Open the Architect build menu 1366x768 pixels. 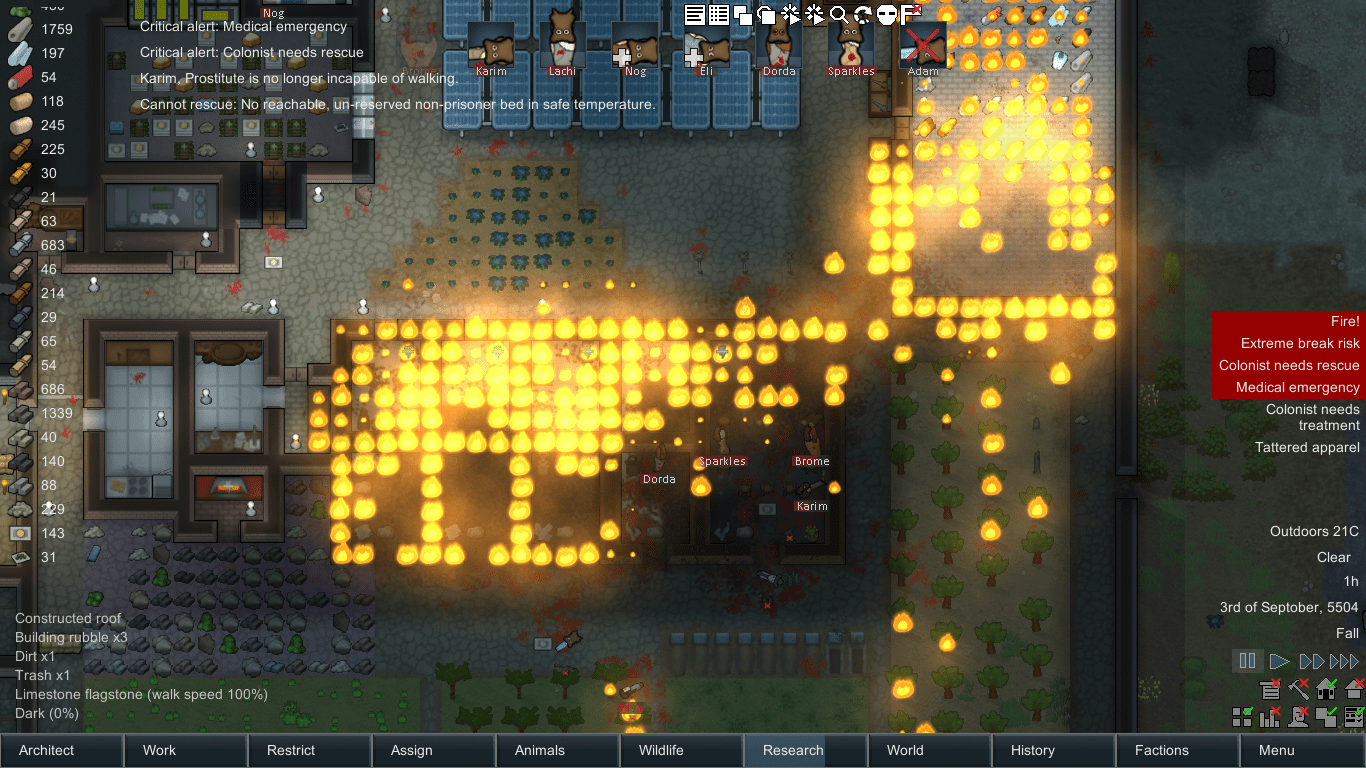[61, 750]
